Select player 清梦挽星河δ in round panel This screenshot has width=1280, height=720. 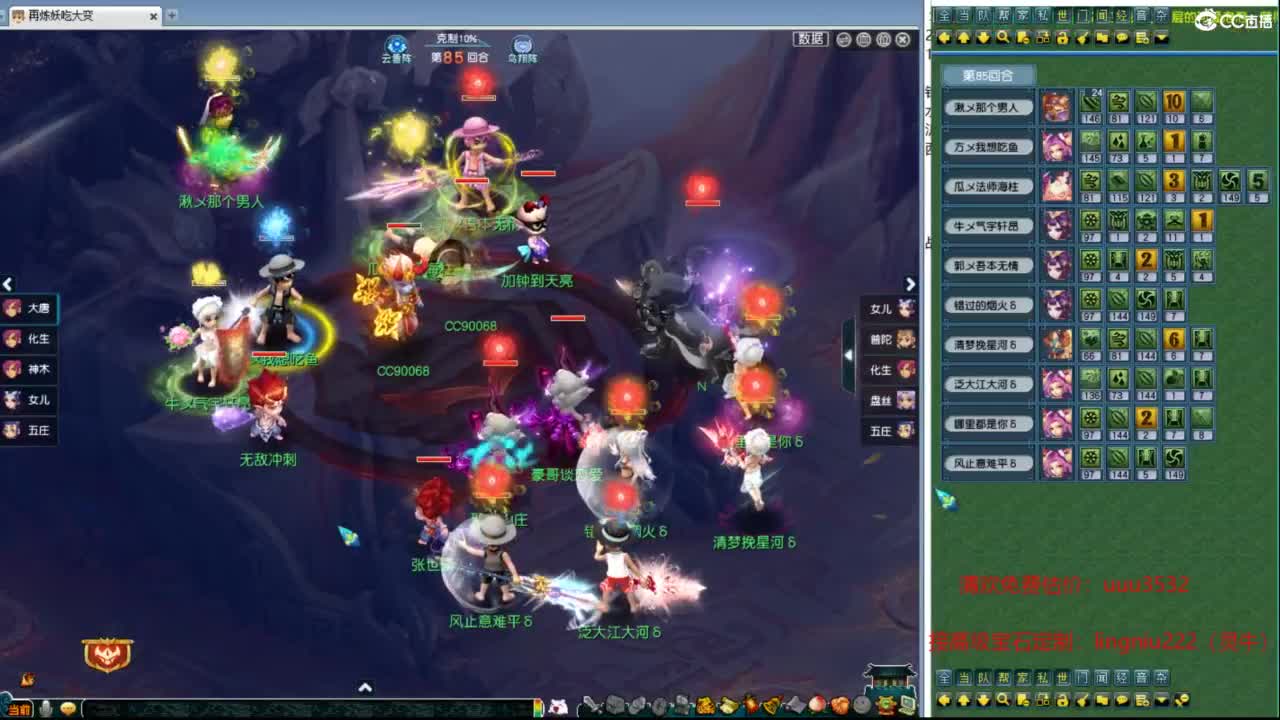pyautogui.click(x=987, y=346)
